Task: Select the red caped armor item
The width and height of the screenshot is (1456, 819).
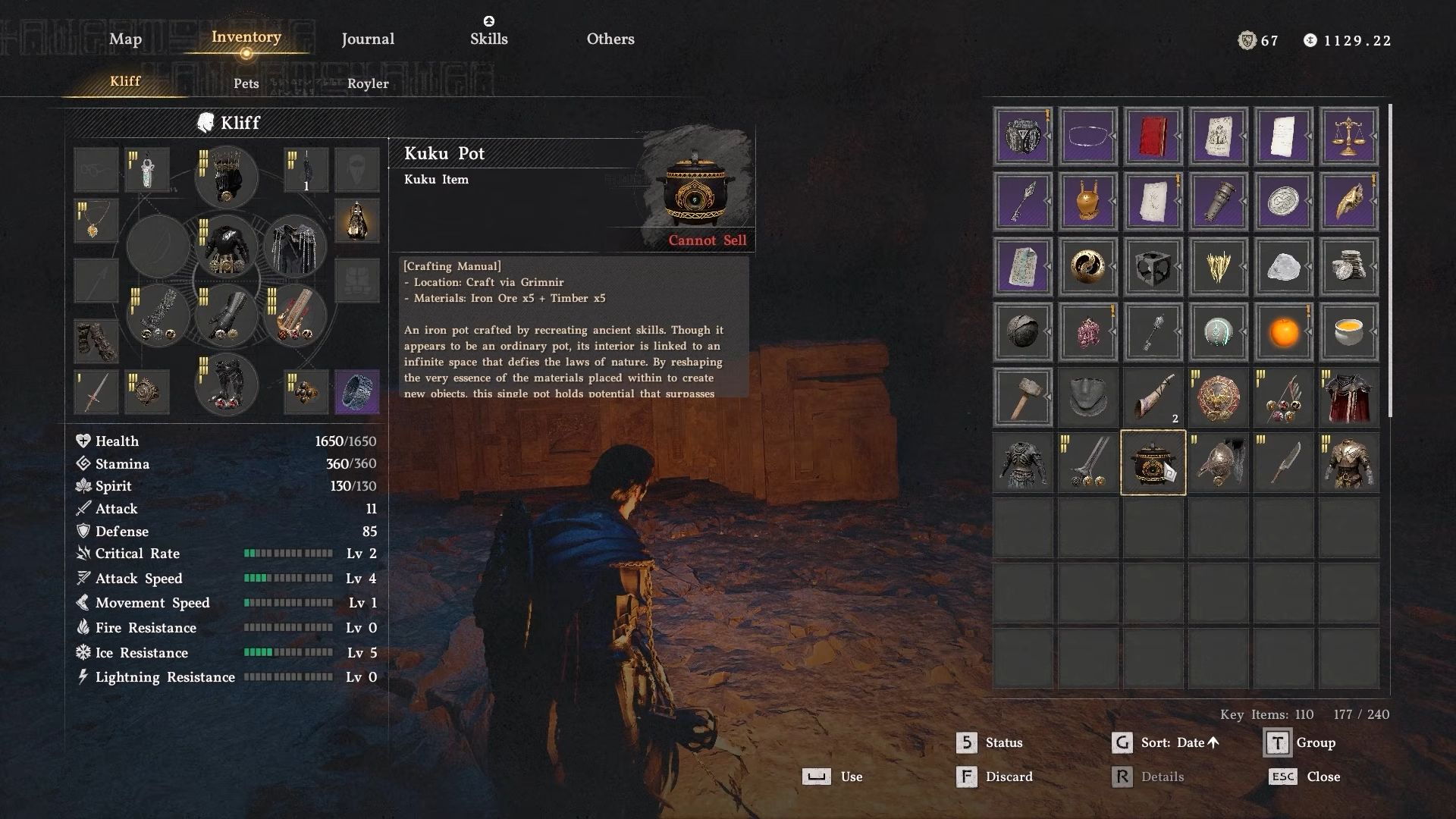Action: pyautogui.click(x=1348, y=397)
